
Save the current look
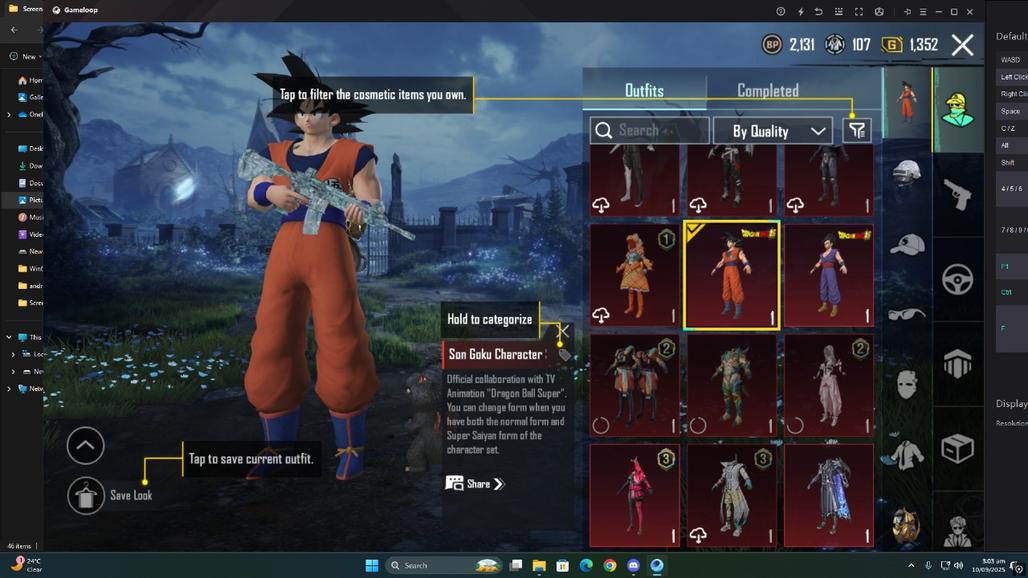click(86, 495)
